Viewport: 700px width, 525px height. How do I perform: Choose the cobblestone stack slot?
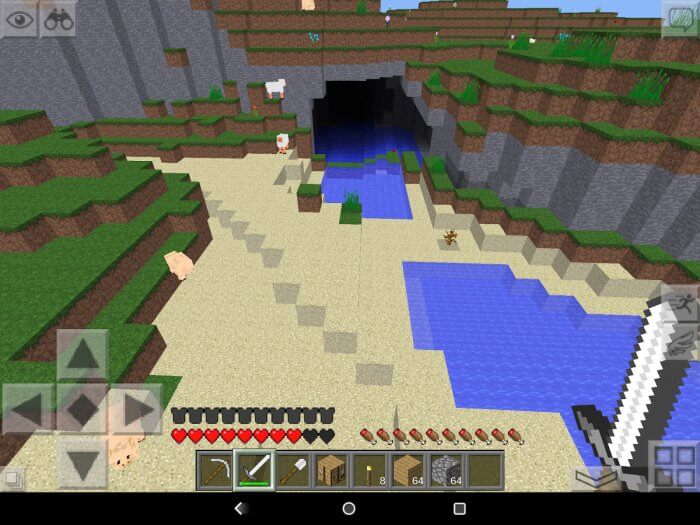[x=447, y=470]
